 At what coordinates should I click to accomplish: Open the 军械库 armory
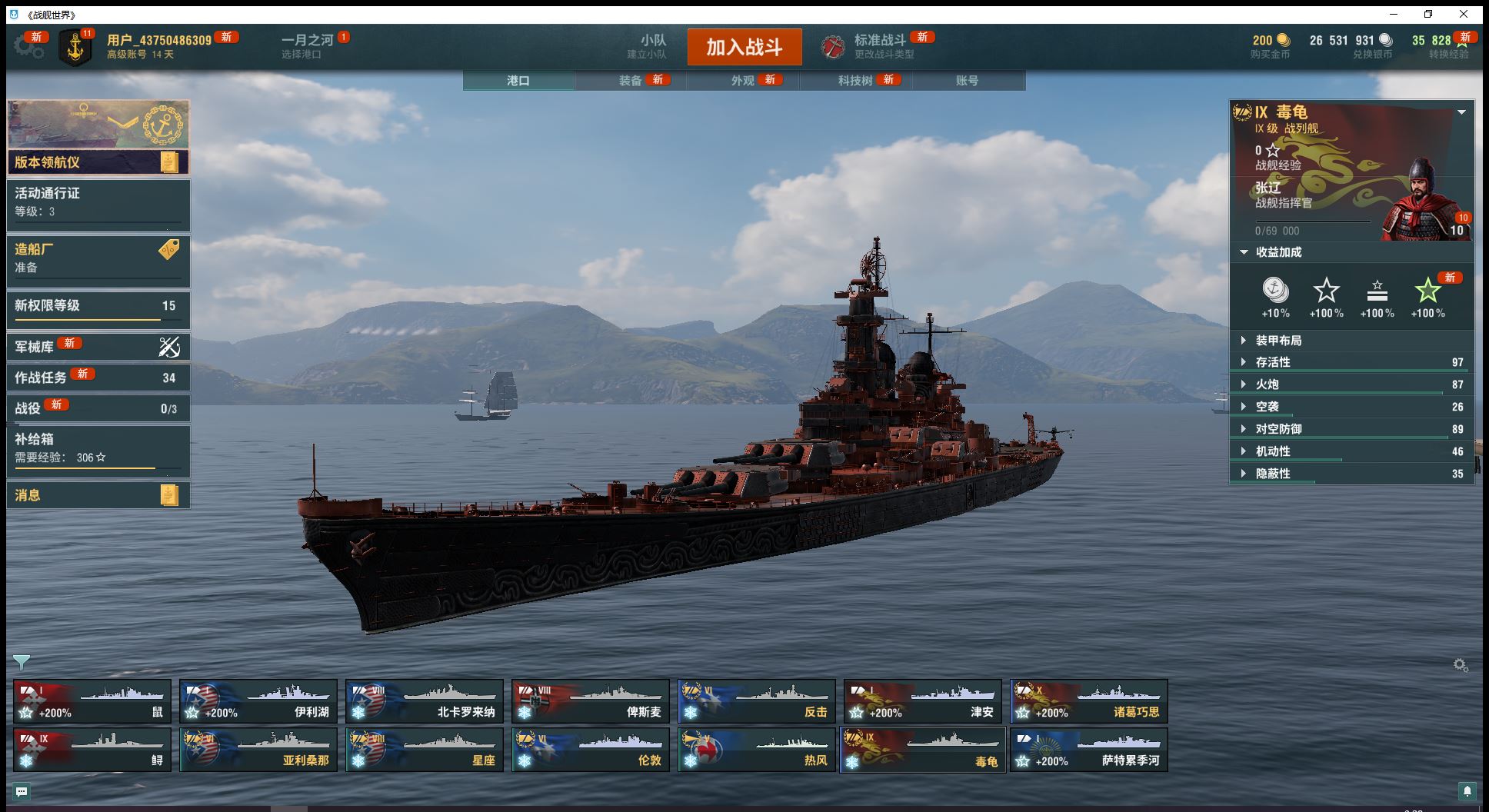coord(98,347)
